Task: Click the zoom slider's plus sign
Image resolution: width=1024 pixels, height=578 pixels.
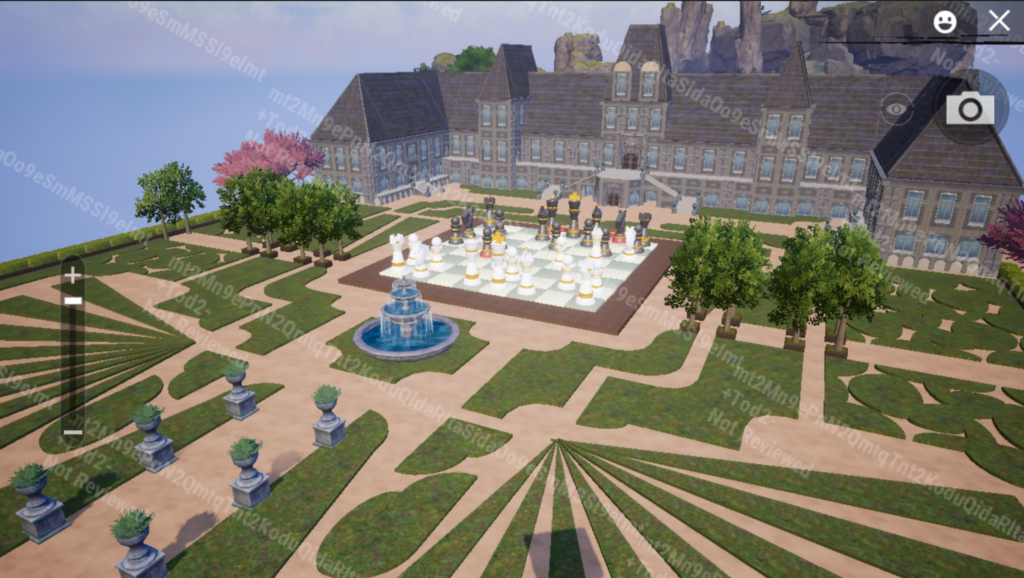Action: [x=73, y=274]
